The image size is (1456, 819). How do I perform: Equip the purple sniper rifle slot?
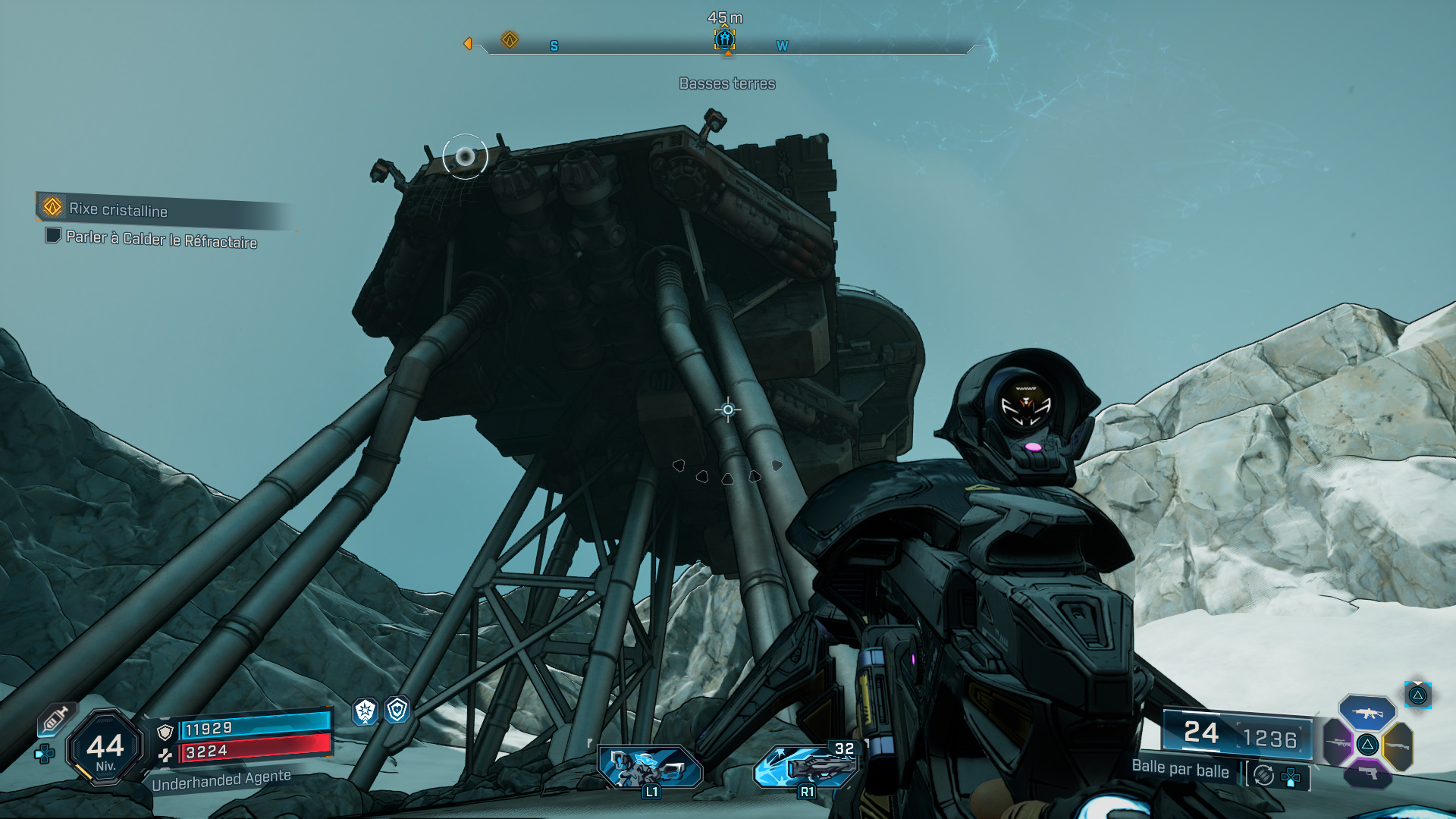(x=1338, y=743)
